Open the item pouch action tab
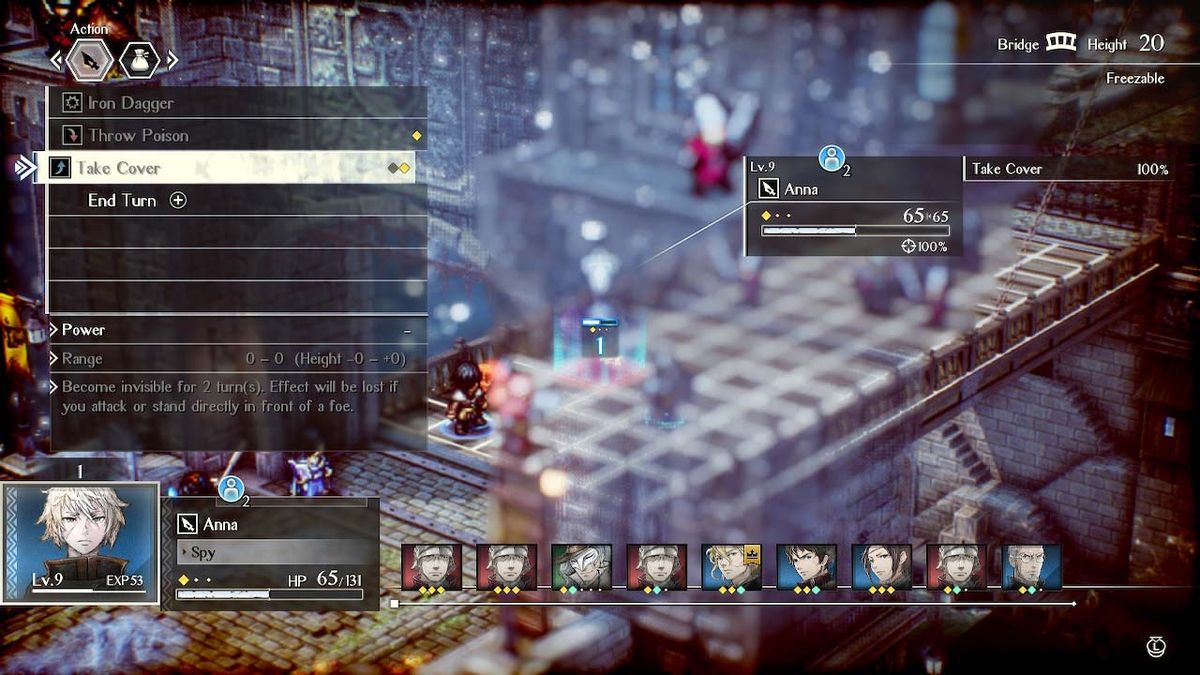 click(x=139, y=61)
